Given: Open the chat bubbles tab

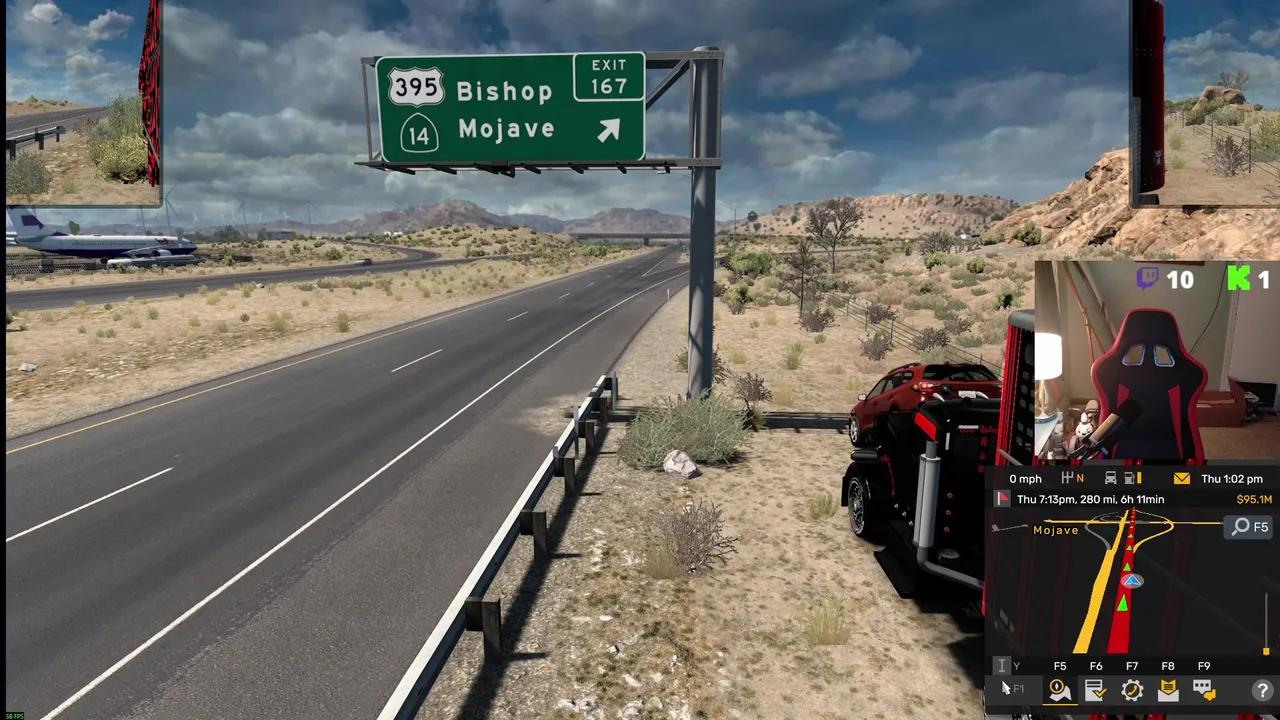Looking at the screenshot, I should click(x=1204, y=690).
